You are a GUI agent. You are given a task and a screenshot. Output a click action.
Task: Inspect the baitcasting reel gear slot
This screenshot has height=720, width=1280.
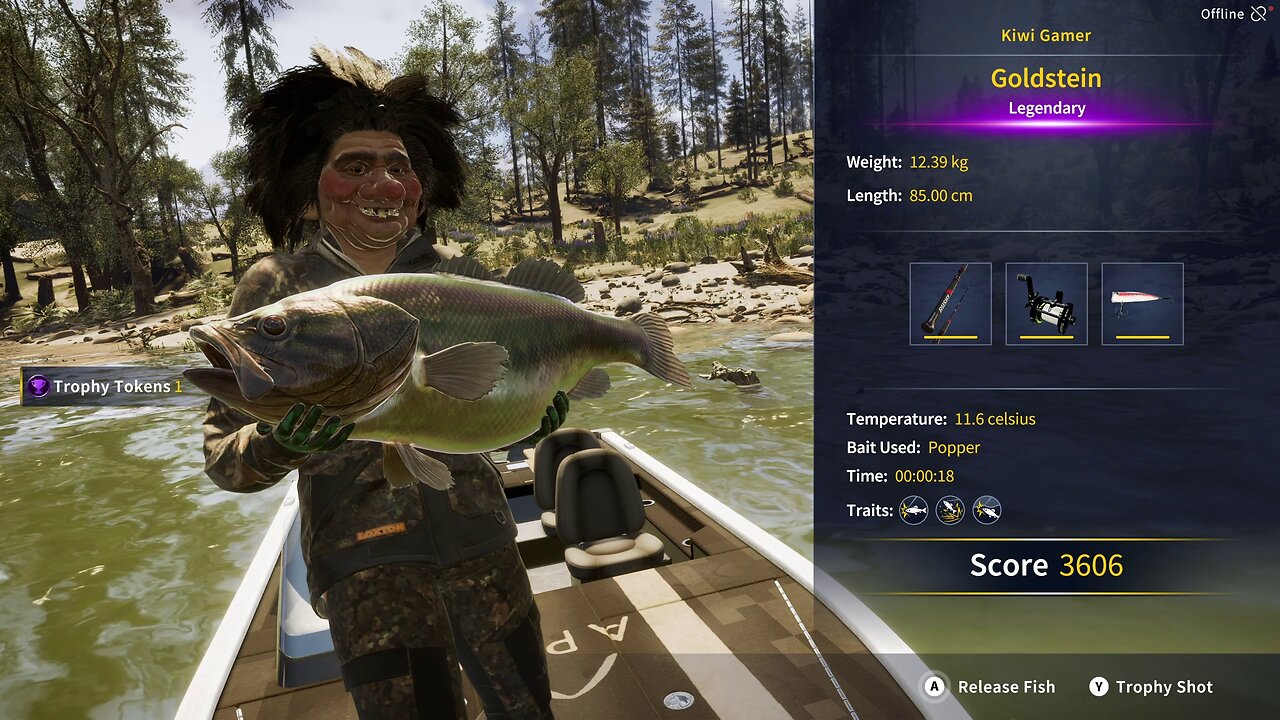[1046, 304]
